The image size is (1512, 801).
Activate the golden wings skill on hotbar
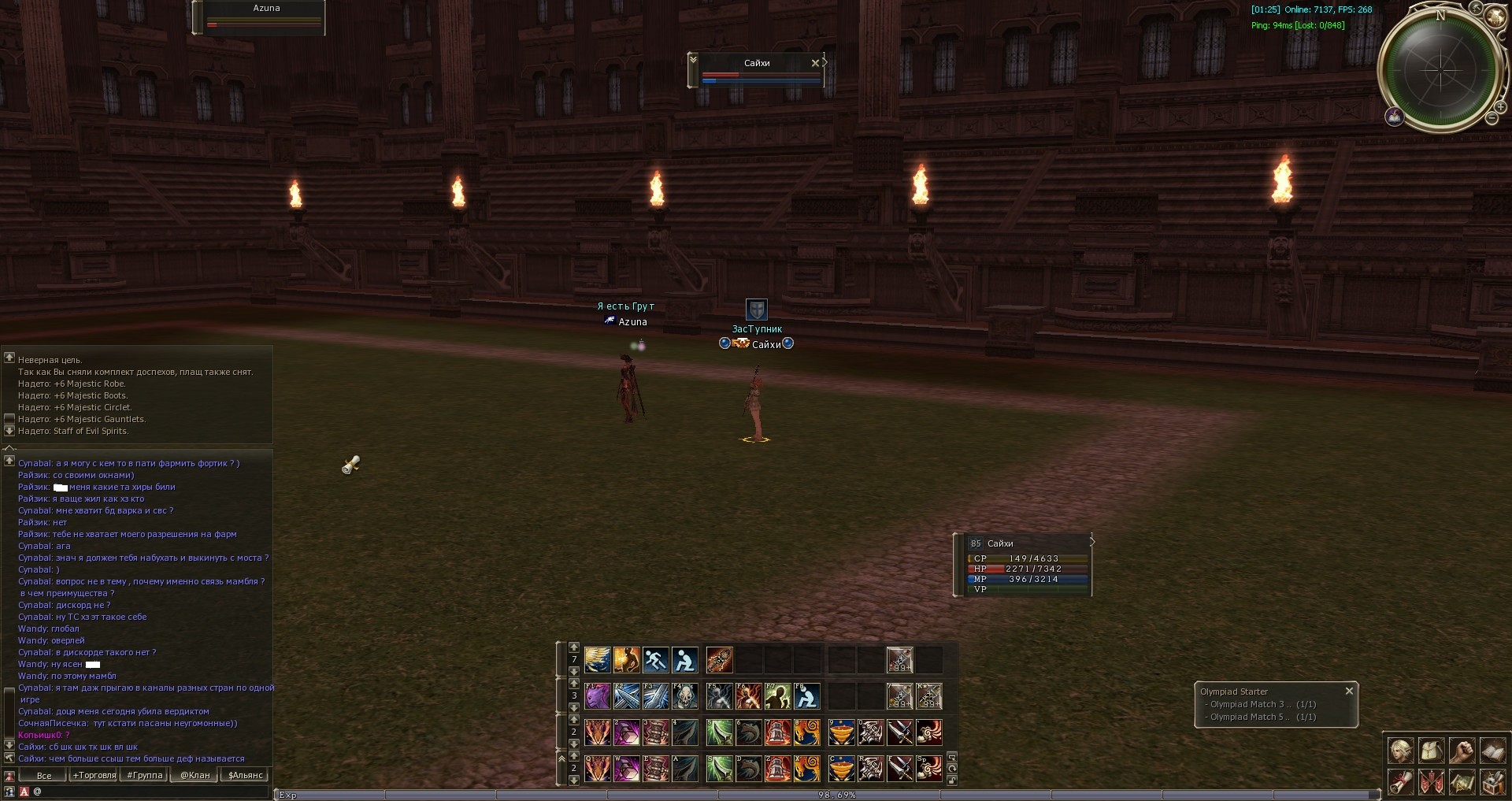tap(598, 659)
